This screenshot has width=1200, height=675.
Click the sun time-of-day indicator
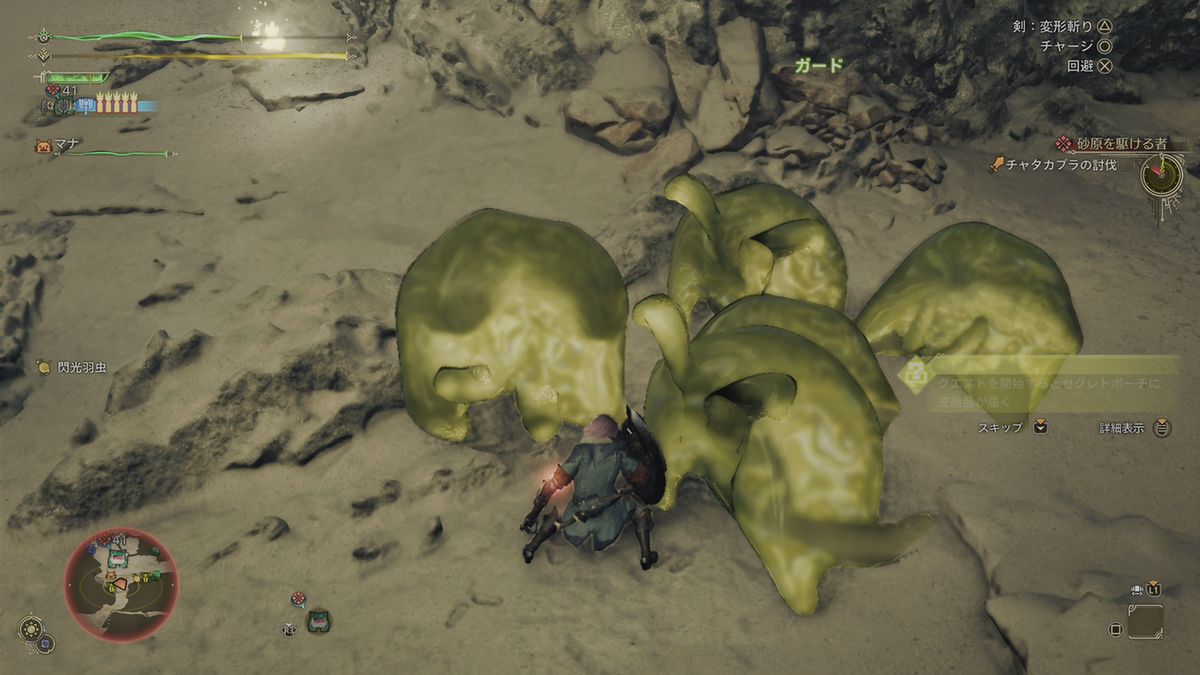click(x=32, y=631)
